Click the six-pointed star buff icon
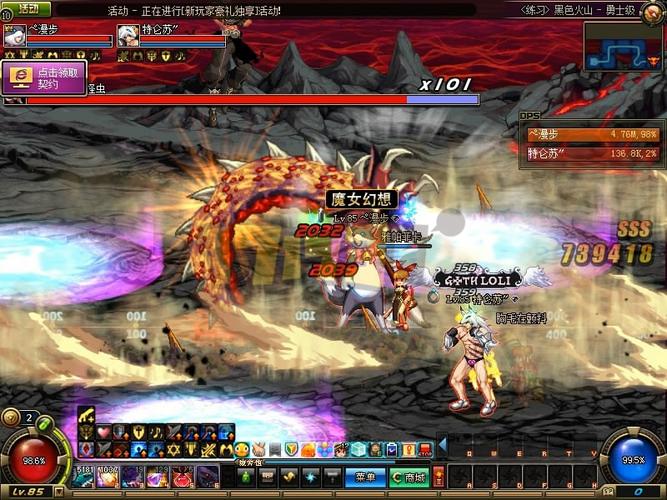 click(x=172, y=449)
